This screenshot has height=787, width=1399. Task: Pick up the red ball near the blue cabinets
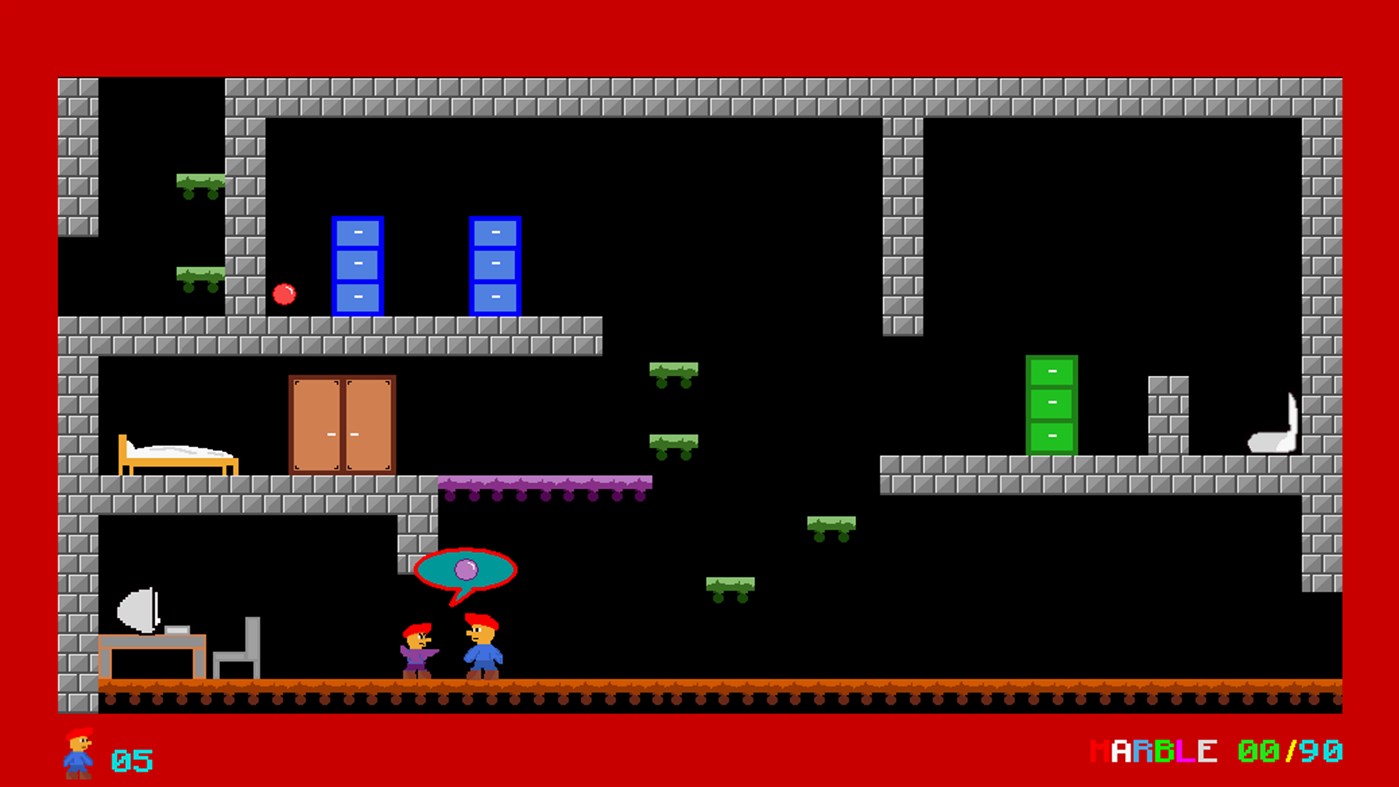(283, 294)
